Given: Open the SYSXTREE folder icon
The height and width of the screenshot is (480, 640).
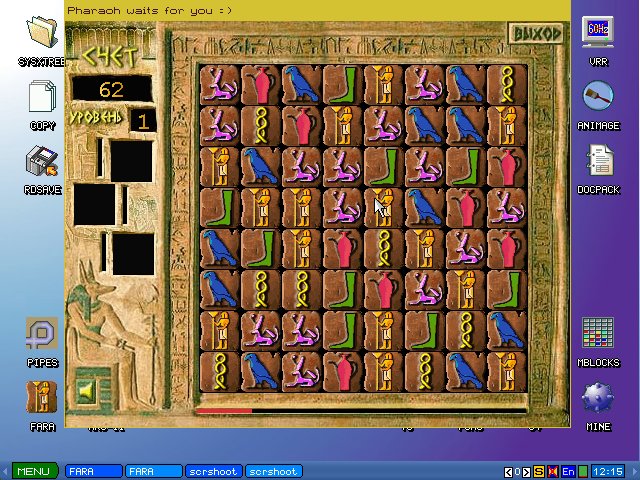Looking at the screenshot, I should point(42,37).
